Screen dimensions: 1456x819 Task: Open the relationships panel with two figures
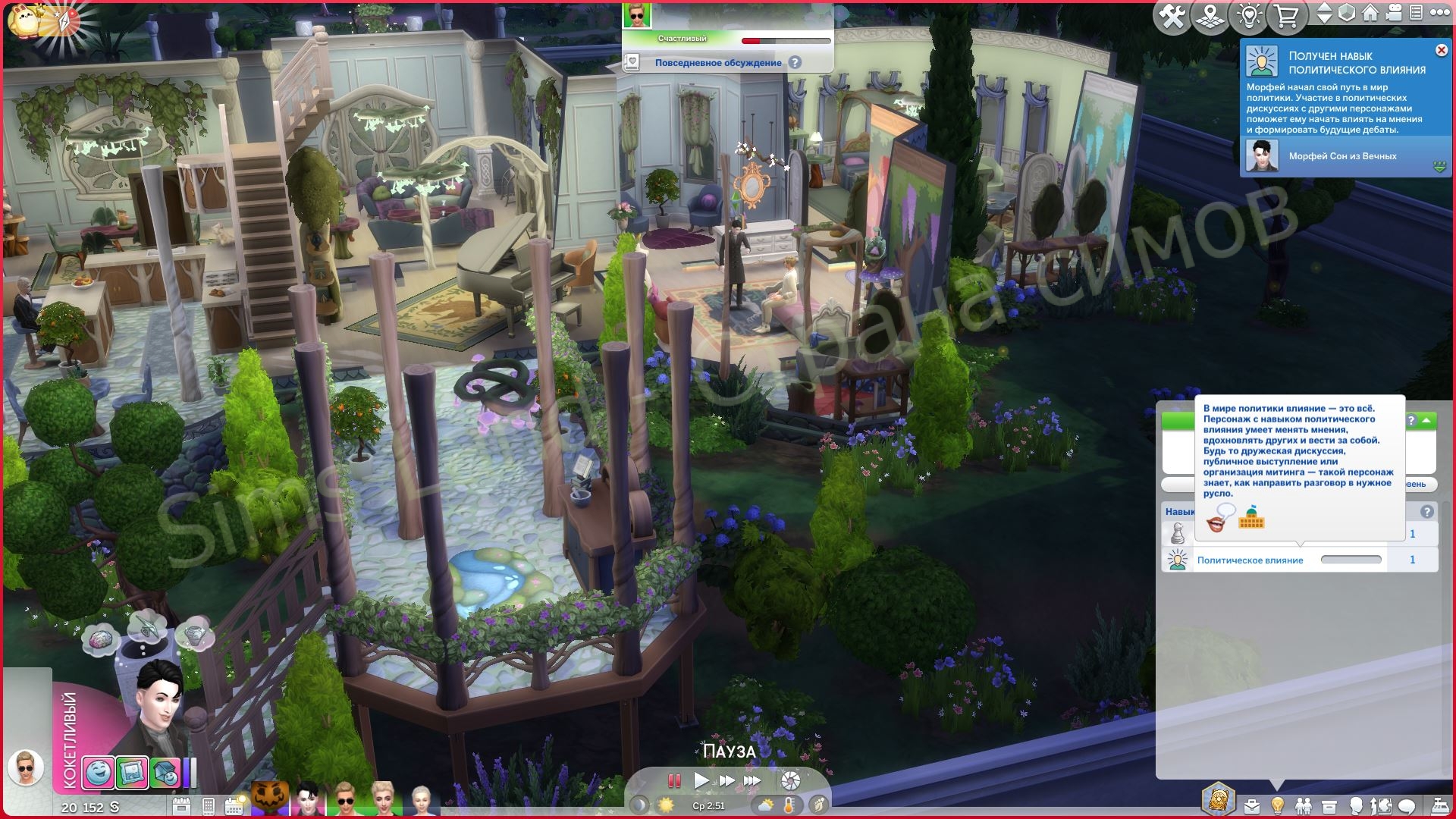coord(1303,805)
